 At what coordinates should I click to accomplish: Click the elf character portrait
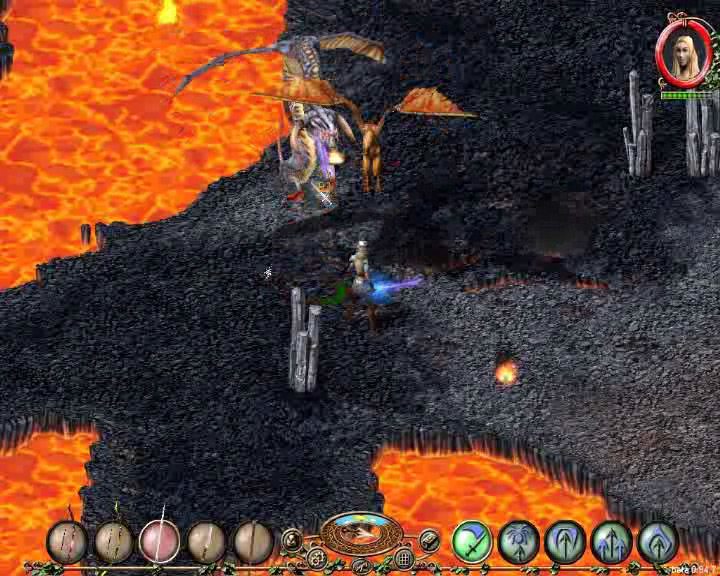pyautogui.click(x=685, y=52)
